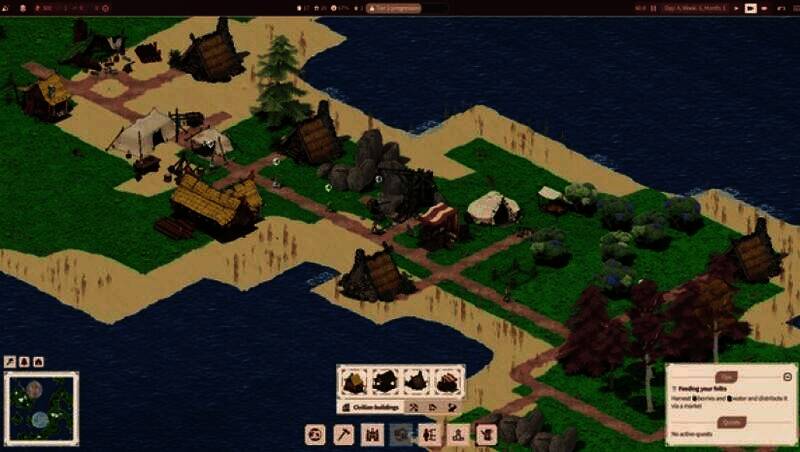Click the Tier 1 progression button

pyautogui.click(x=397, y=8)
